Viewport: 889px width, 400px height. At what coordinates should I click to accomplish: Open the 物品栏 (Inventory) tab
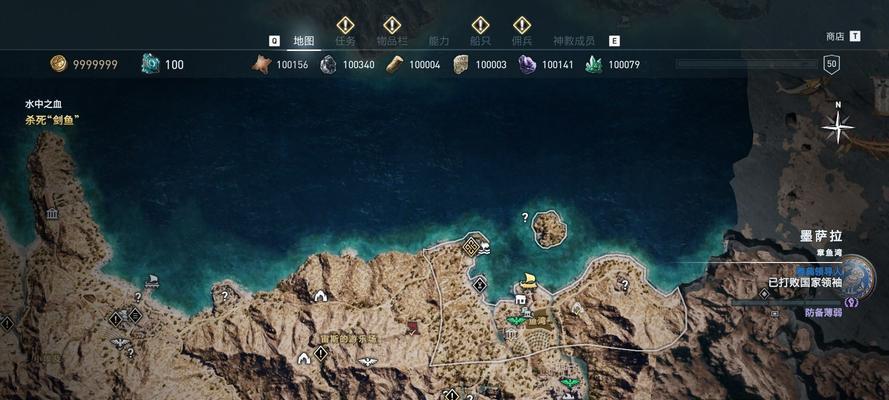pyautogui.click(x=392, y=41)
